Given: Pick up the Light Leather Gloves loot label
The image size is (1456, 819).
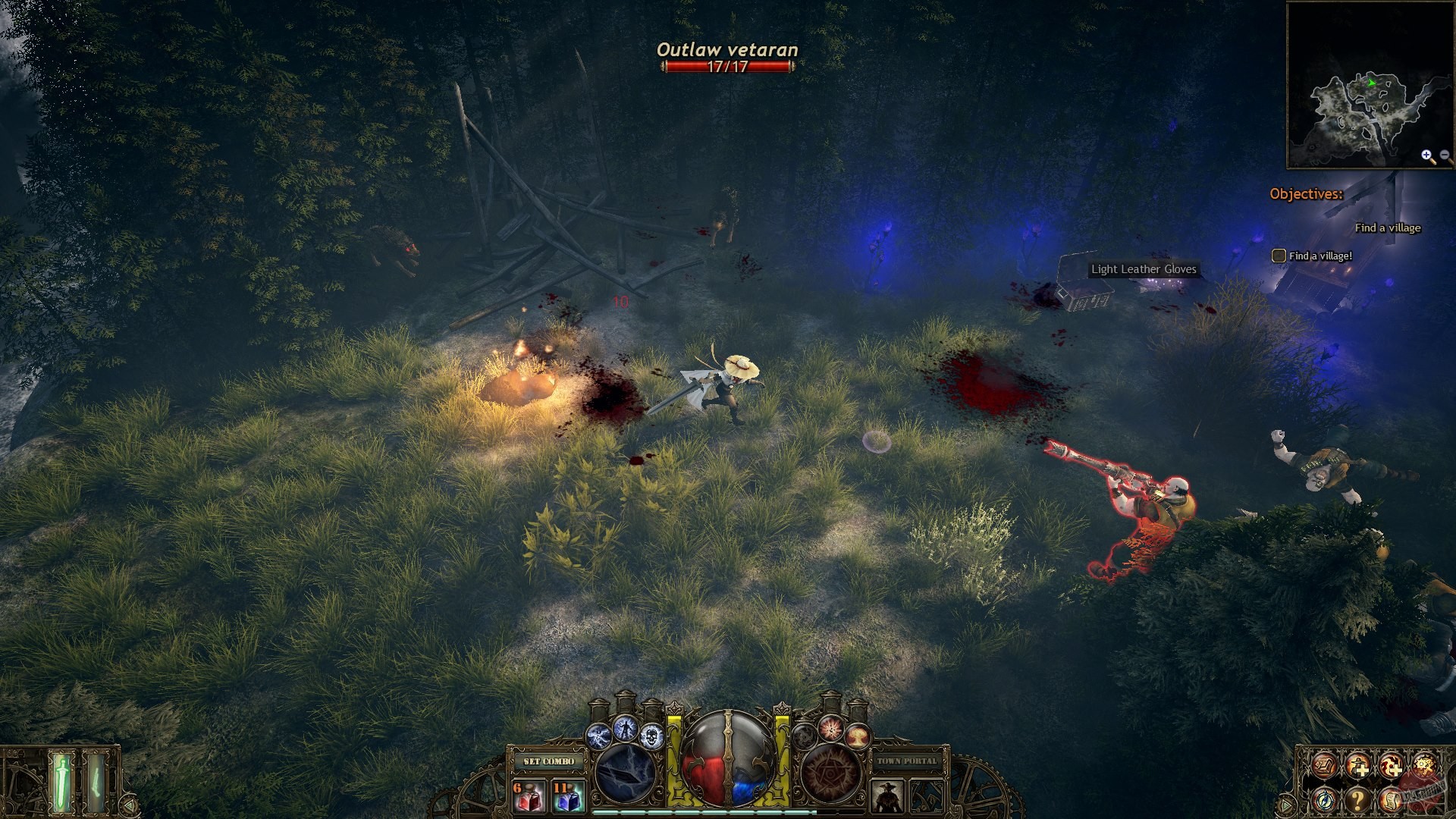Looking at the screenshot, I should 1144,269.
